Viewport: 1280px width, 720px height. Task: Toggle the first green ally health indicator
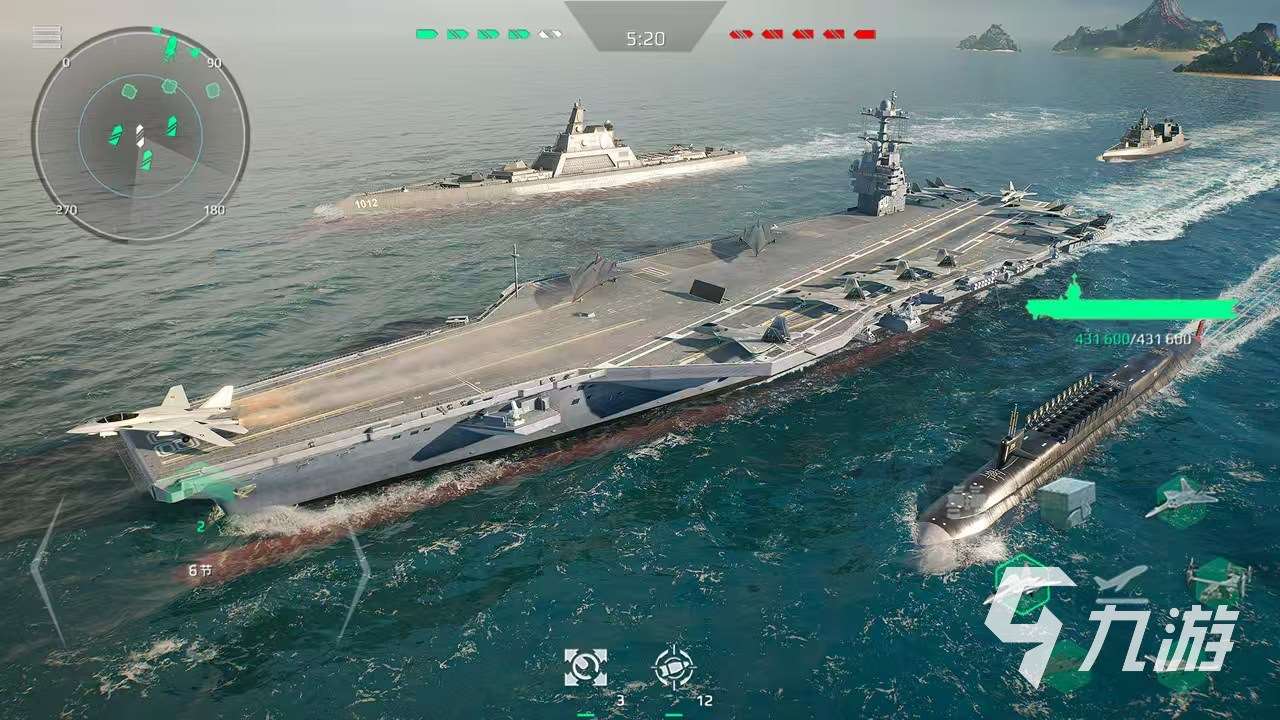click(425, 31)
